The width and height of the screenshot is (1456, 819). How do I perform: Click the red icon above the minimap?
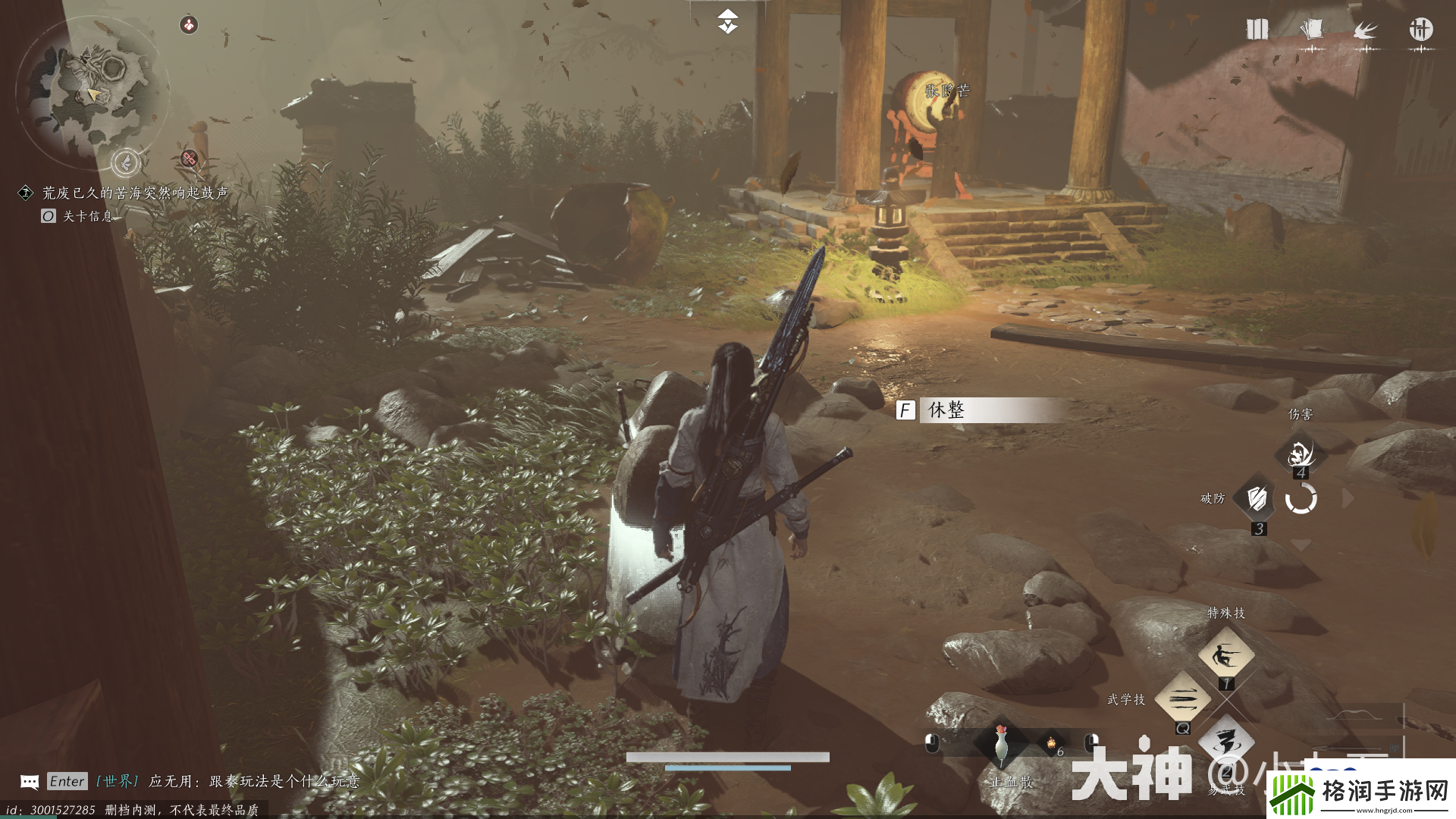(x=189, y=25)
